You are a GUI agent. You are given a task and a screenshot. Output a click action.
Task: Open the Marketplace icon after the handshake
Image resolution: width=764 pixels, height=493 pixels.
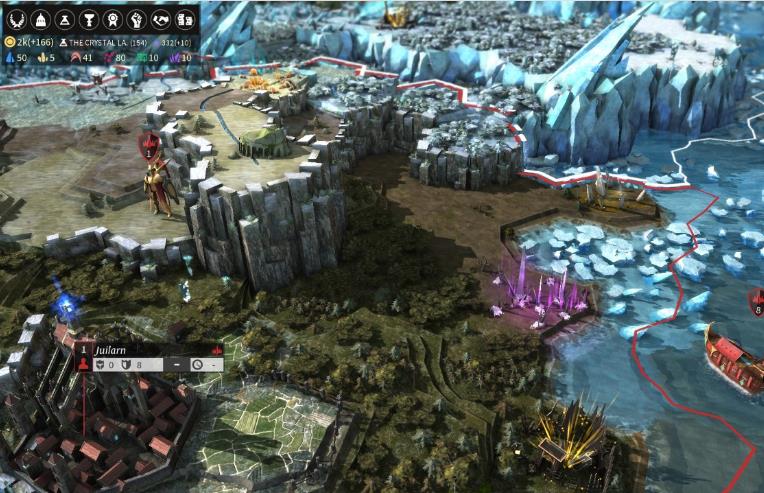185,19
